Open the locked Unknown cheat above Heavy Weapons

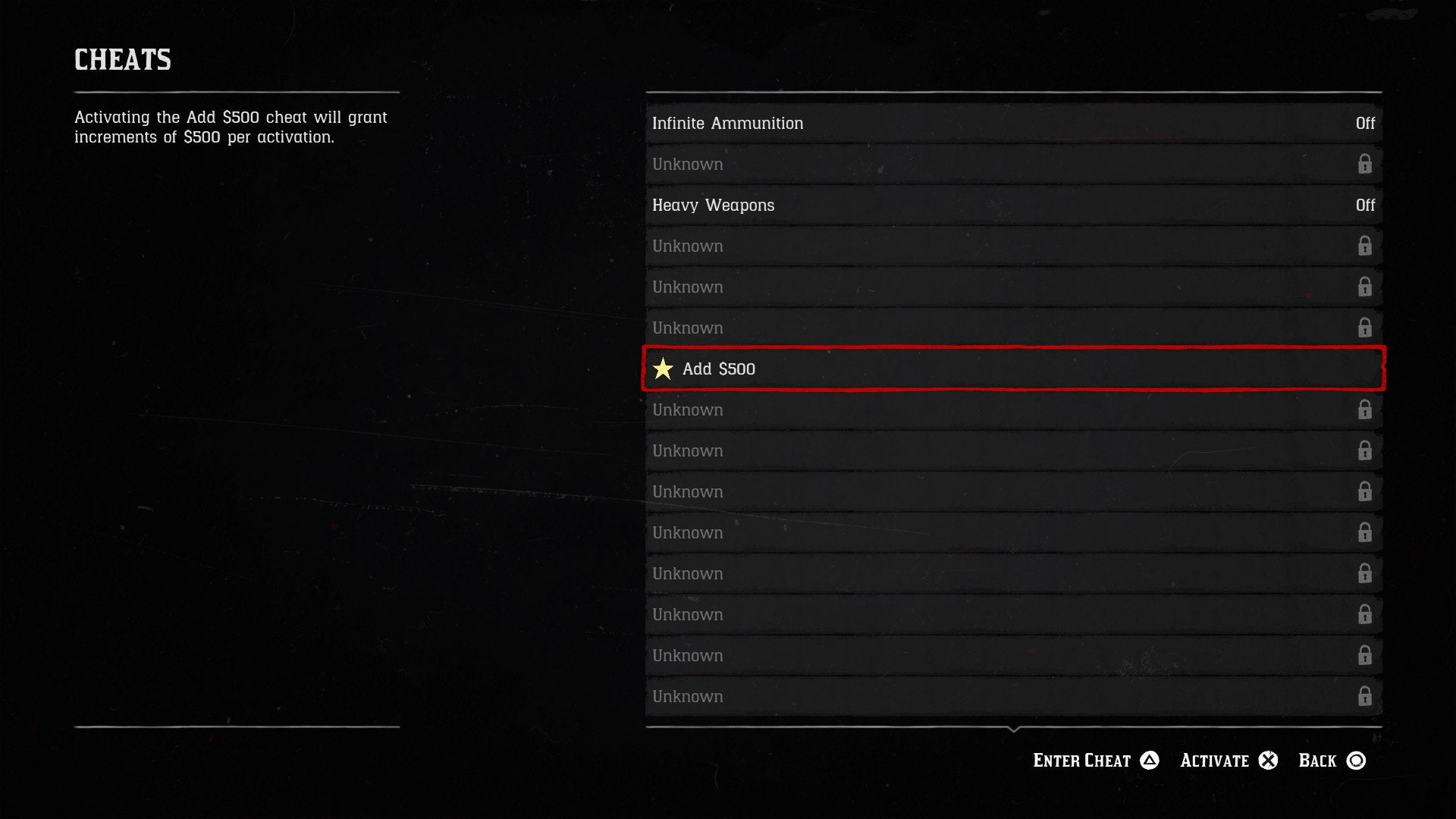(1015, 164)
